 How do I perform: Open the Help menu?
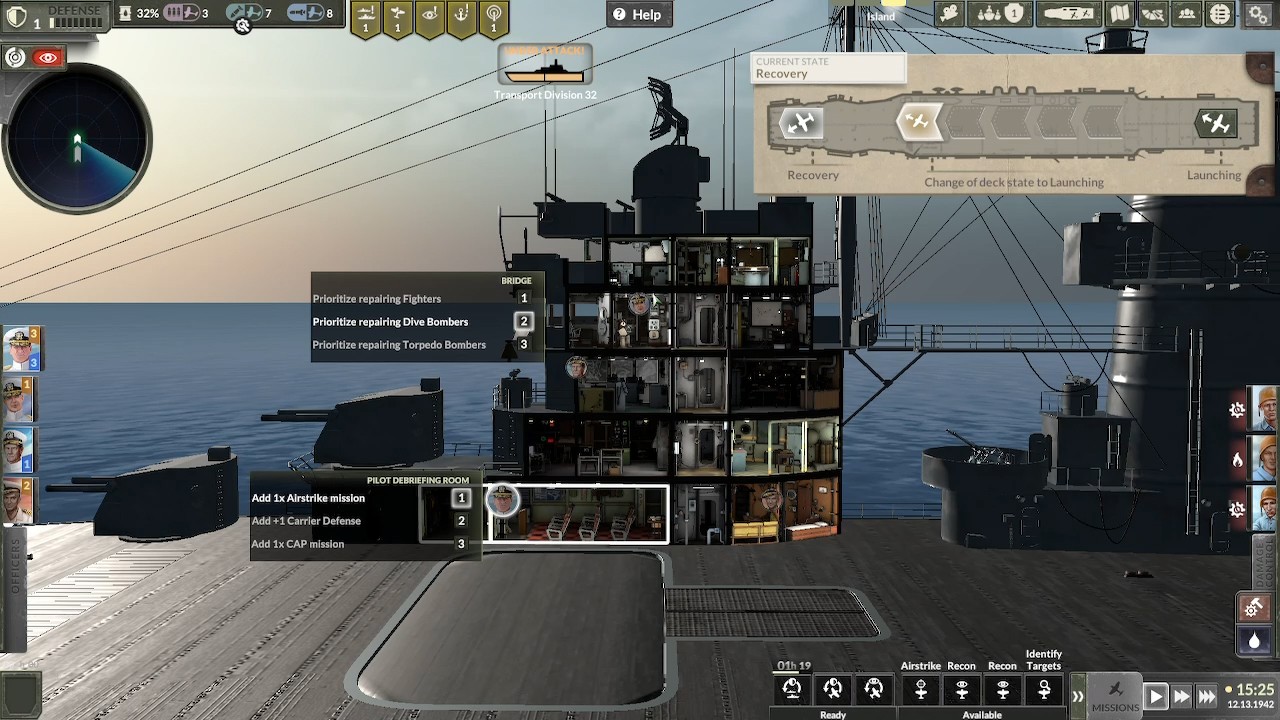pos(639,14)
